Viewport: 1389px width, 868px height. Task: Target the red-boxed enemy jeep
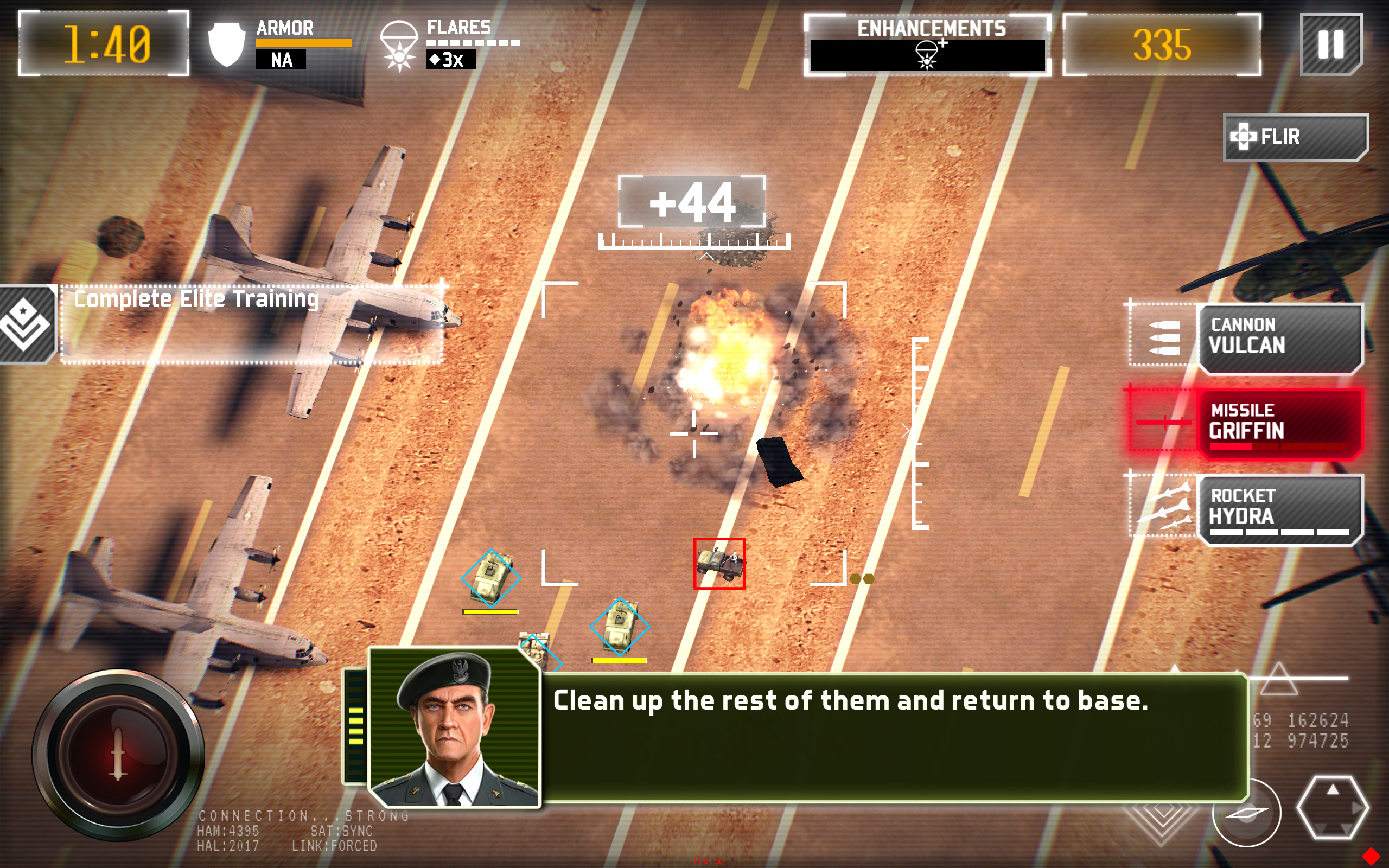click(718, 563)
